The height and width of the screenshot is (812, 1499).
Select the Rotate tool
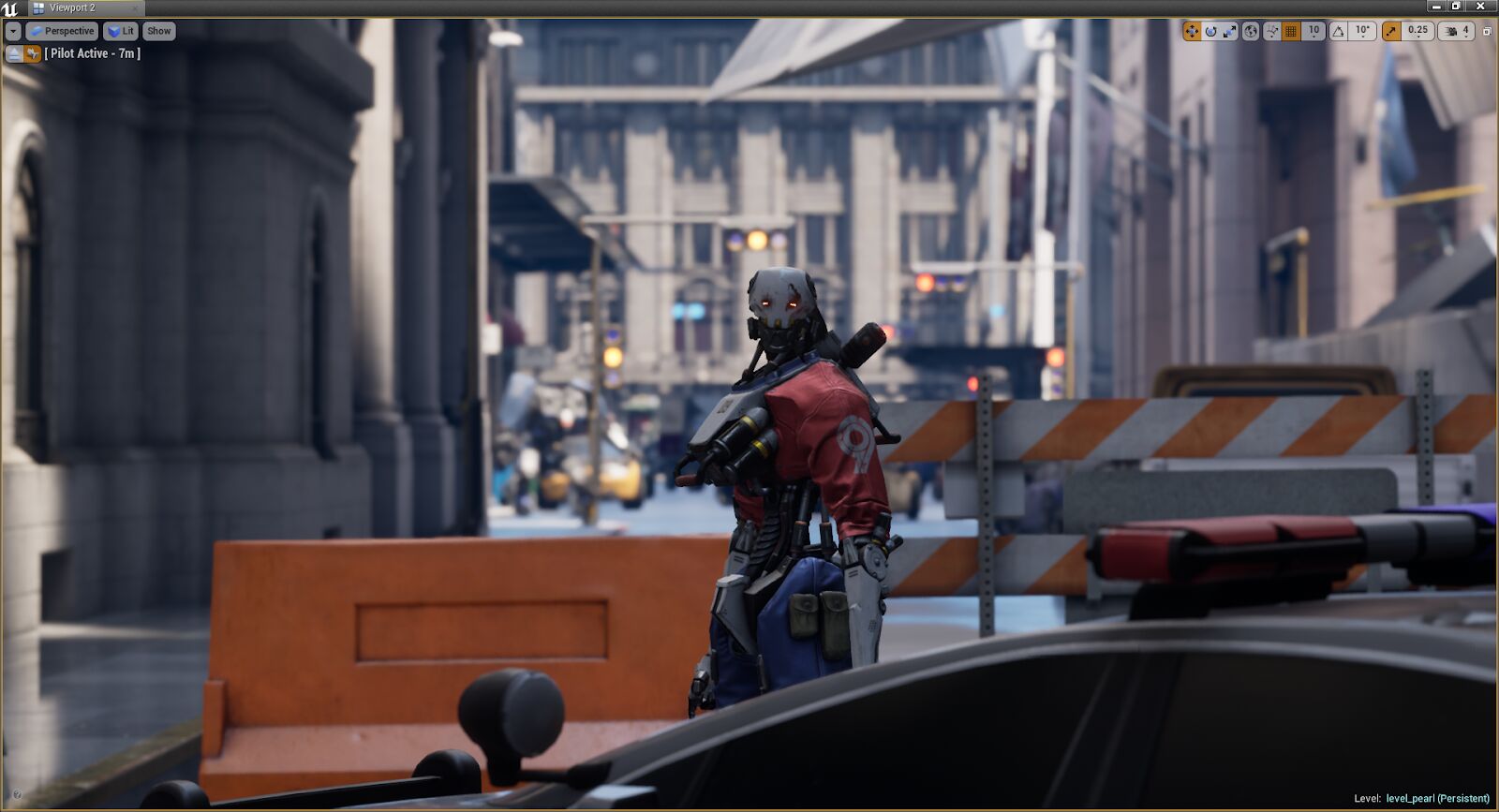click(x=1211, y=31)
